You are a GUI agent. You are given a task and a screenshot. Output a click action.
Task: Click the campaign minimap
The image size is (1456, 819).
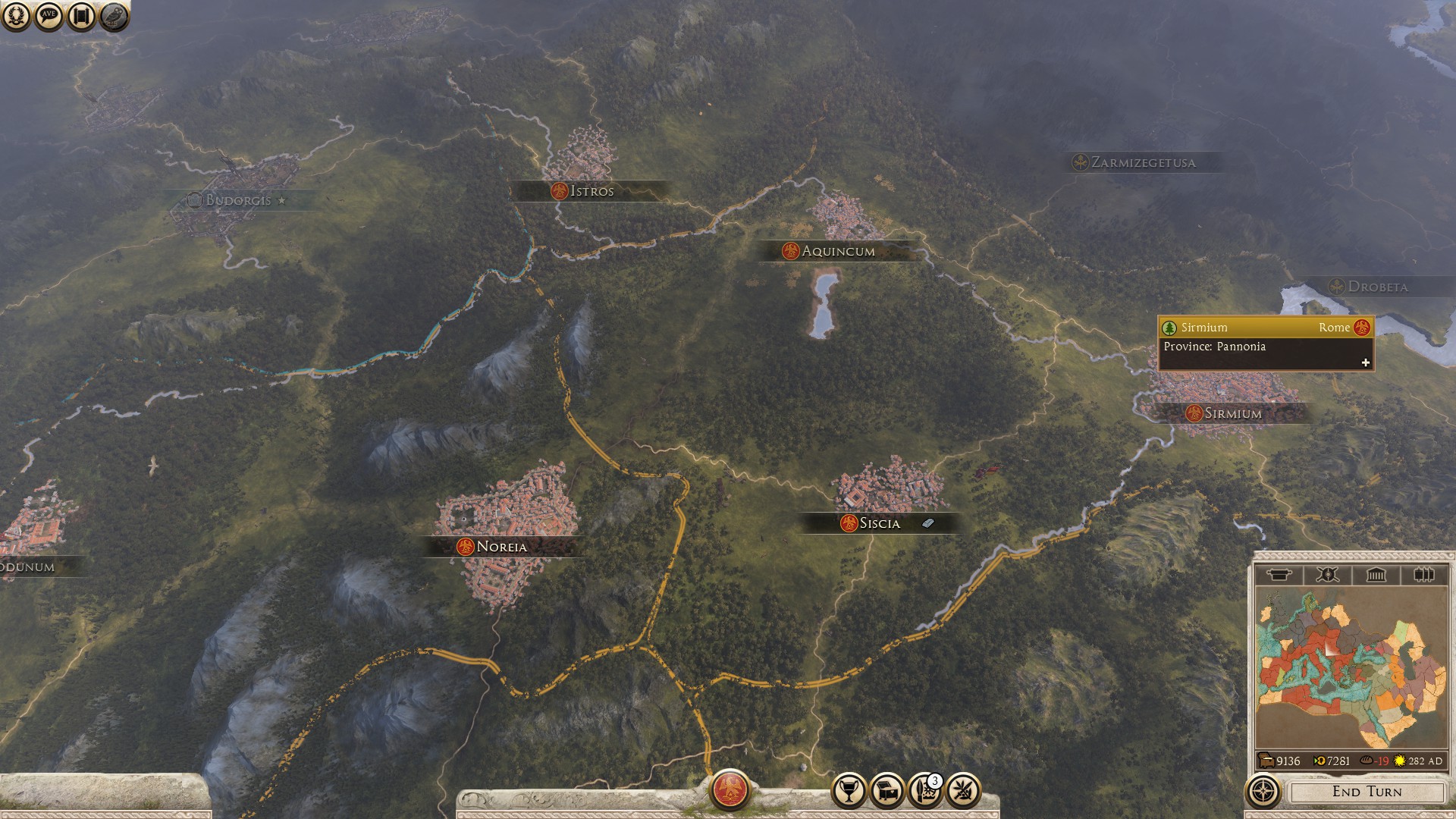1351,669
